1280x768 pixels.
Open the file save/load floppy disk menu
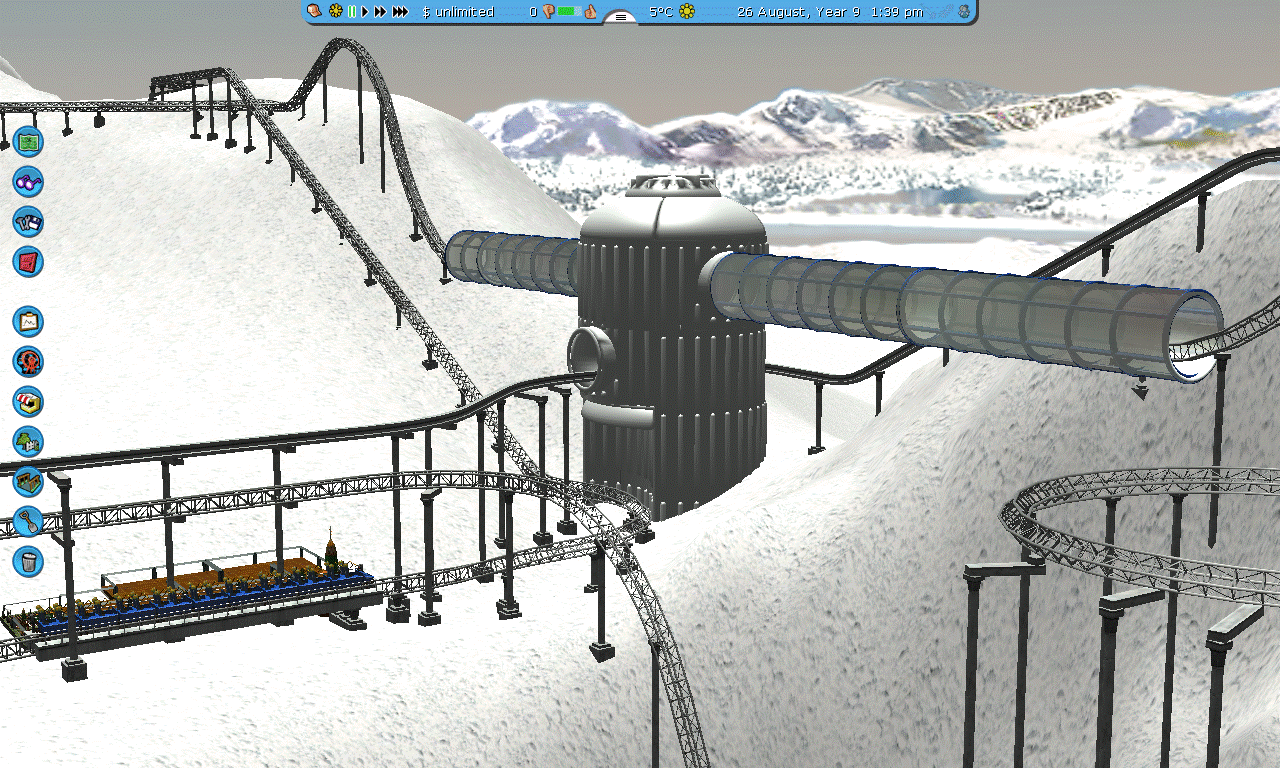(28, 221)
